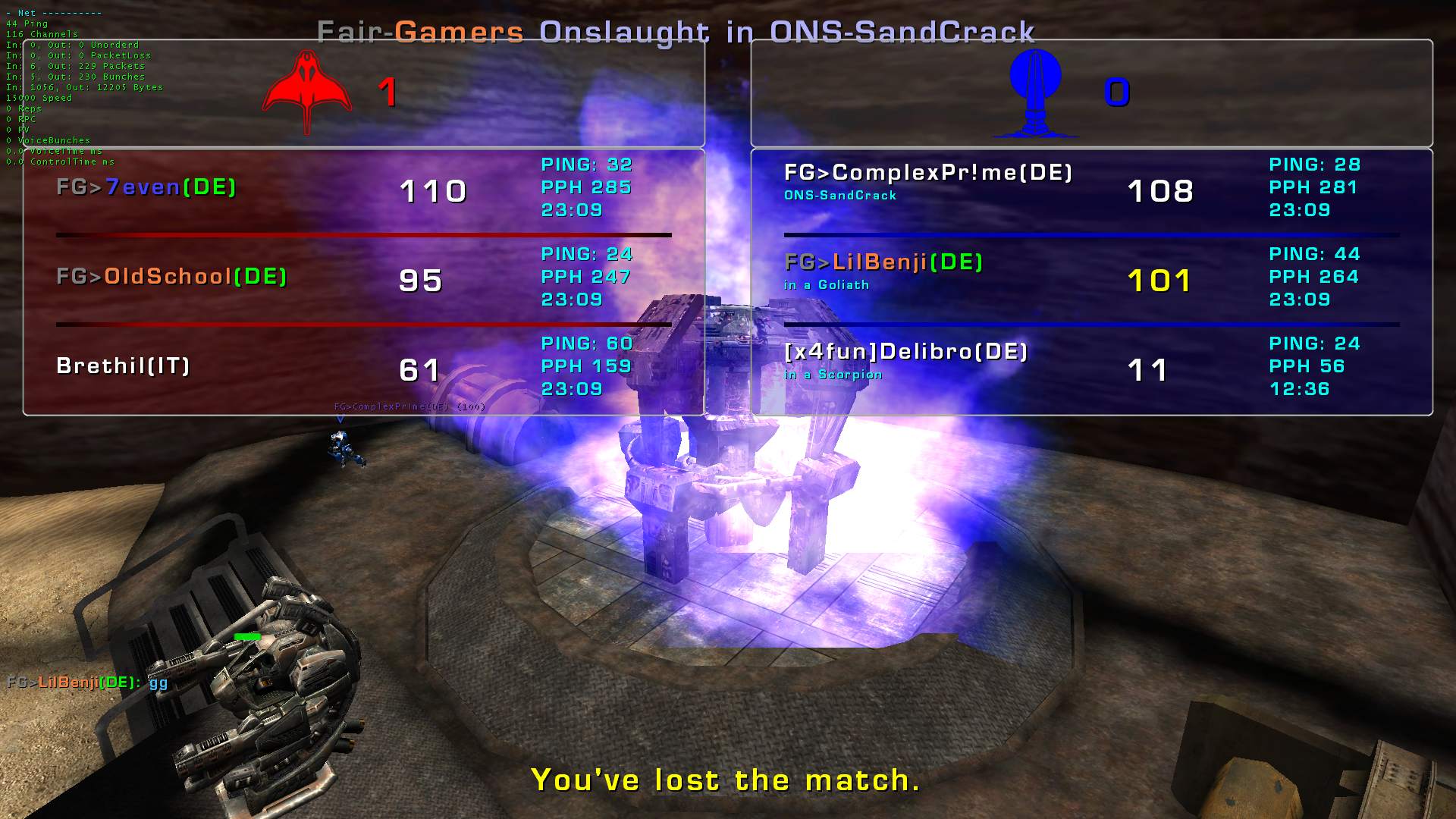Click the blue team emblem icon

coord(1035,93)
